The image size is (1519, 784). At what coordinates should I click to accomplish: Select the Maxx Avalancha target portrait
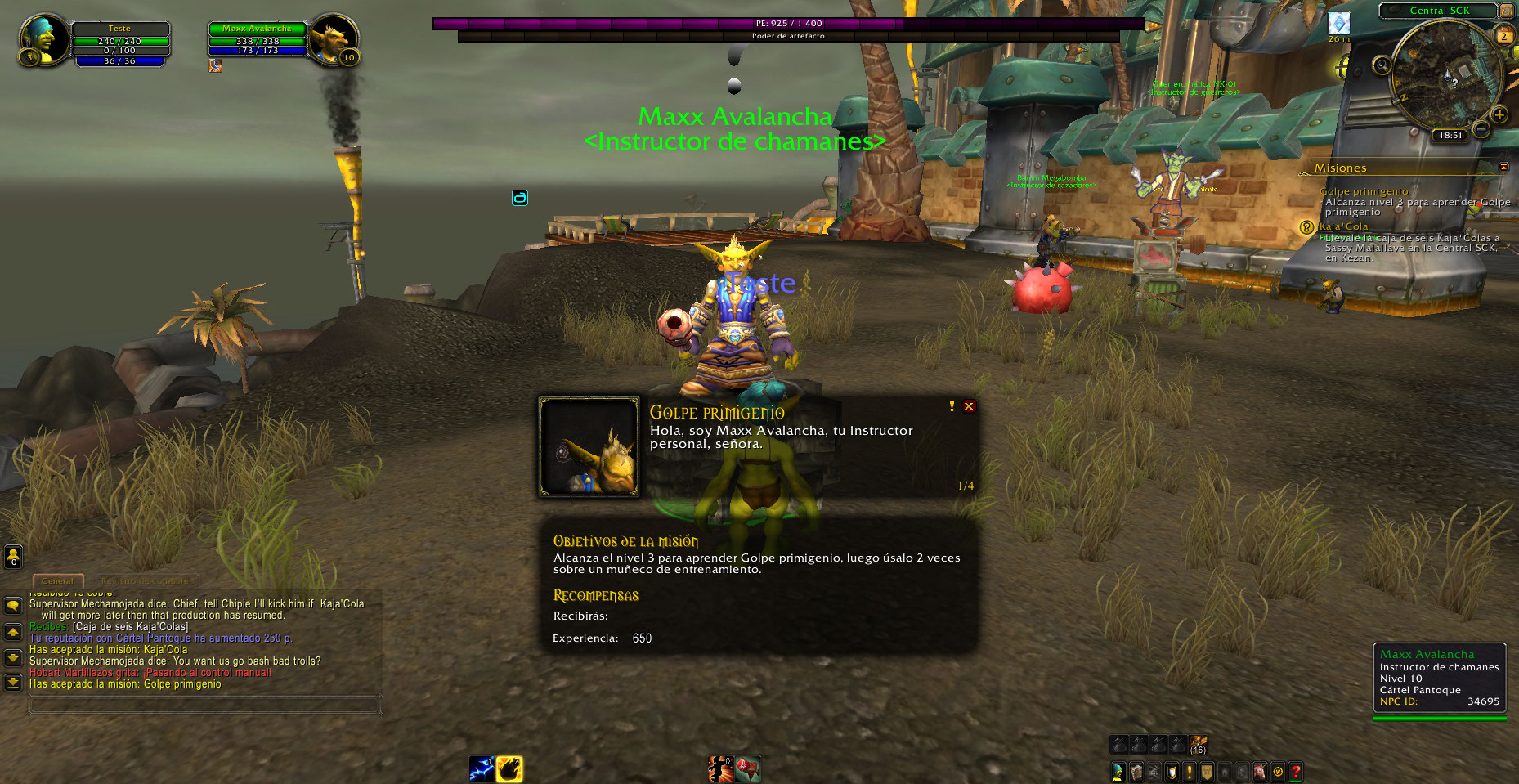tap(334, 40)
